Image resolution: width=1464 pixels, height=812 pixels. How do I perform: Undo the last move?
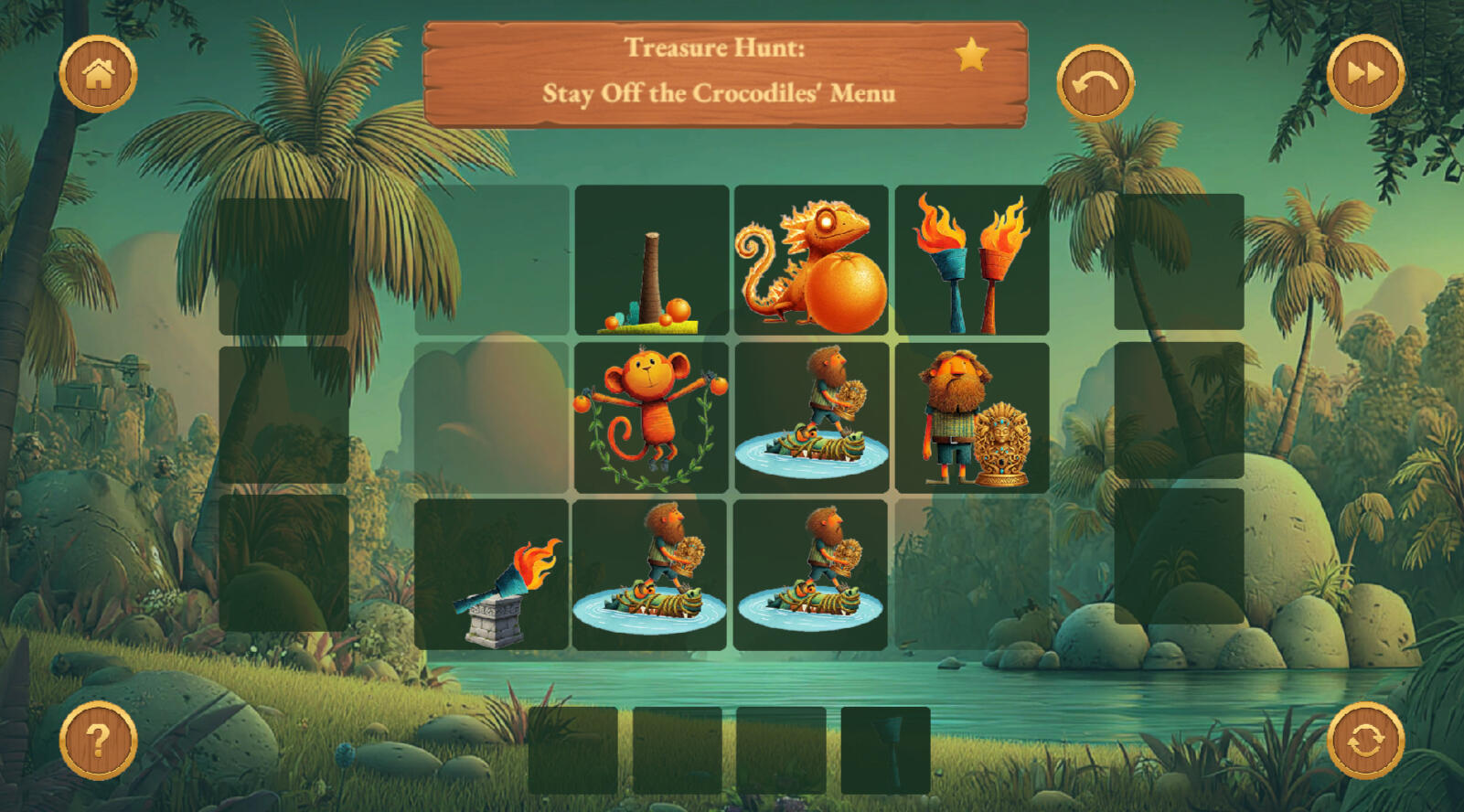1095,83
